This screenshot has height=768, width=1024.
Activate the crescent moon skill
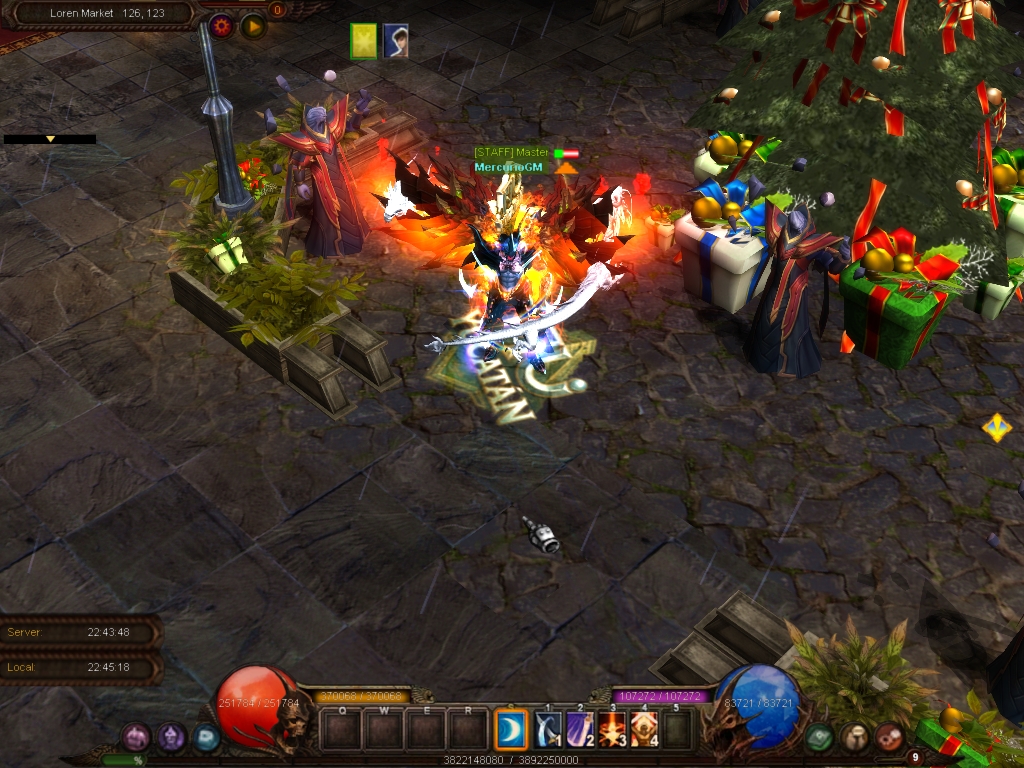click(512, 730)
